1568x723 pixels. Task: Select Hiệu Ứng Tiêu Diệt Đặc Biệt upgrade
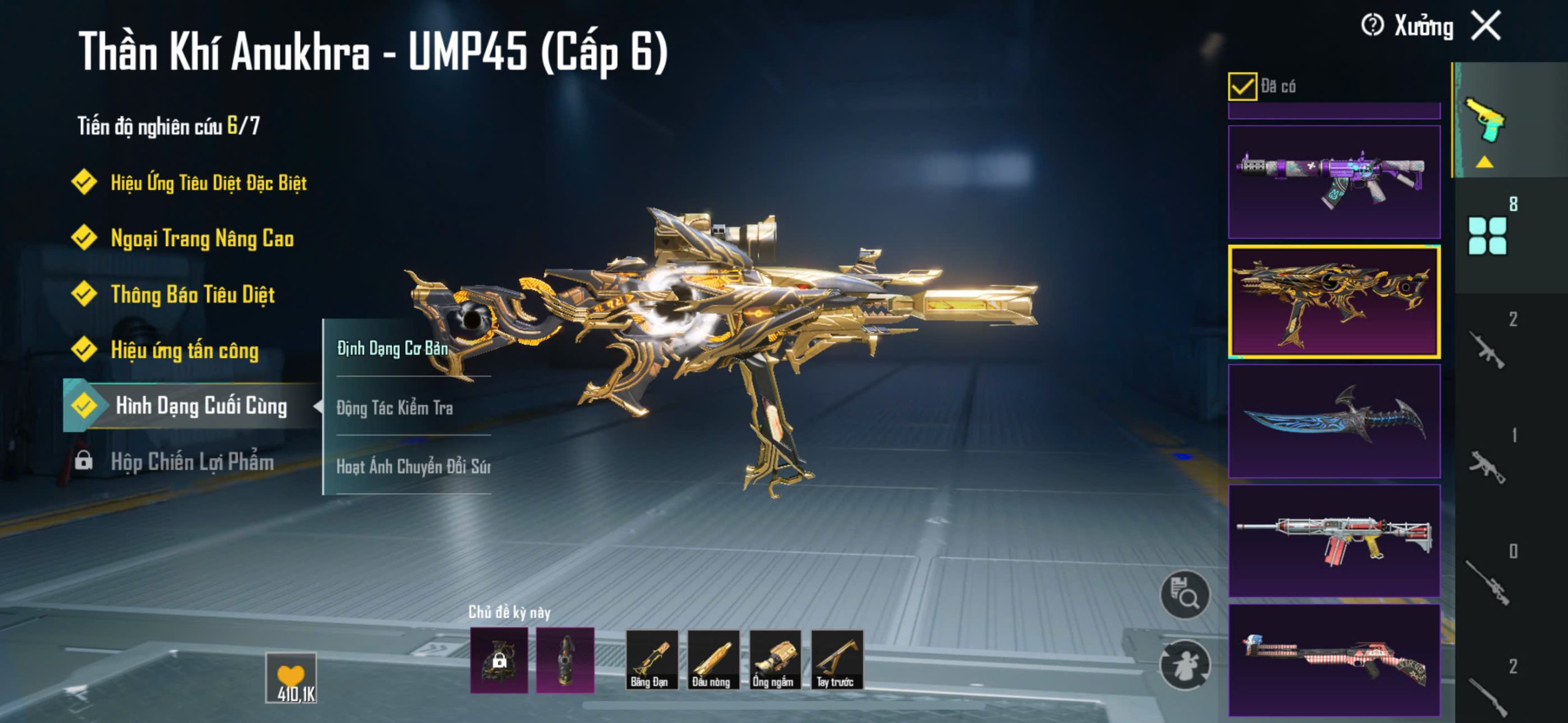coord(208,182)
